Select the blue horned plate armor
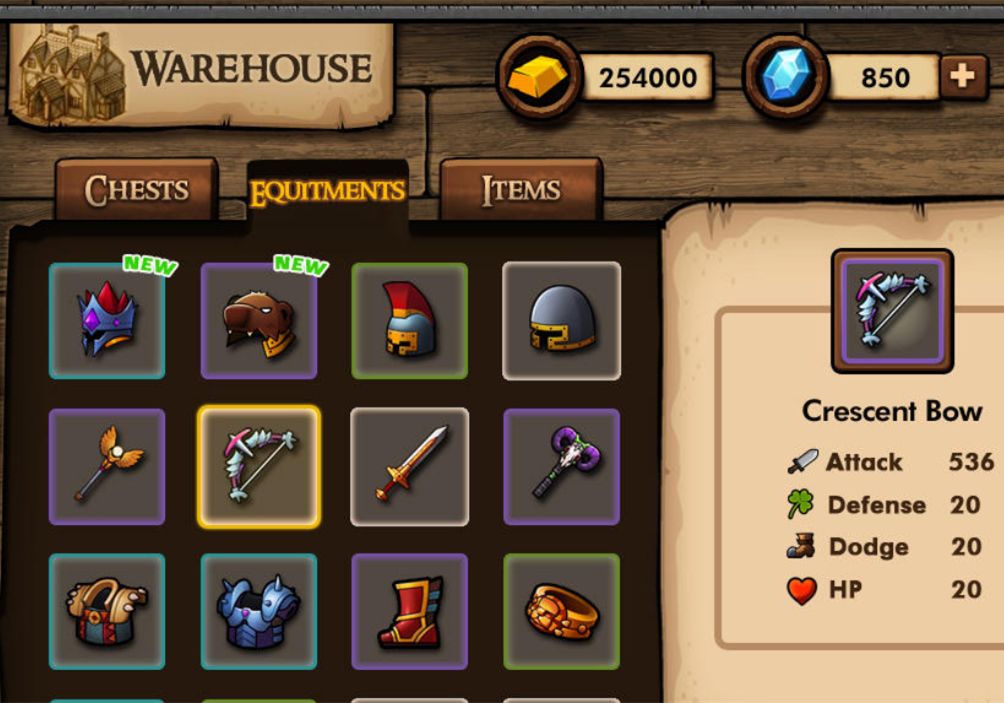Image resolution: width=1004 pixels, height=703 pixels. click(x=259, y=611)
